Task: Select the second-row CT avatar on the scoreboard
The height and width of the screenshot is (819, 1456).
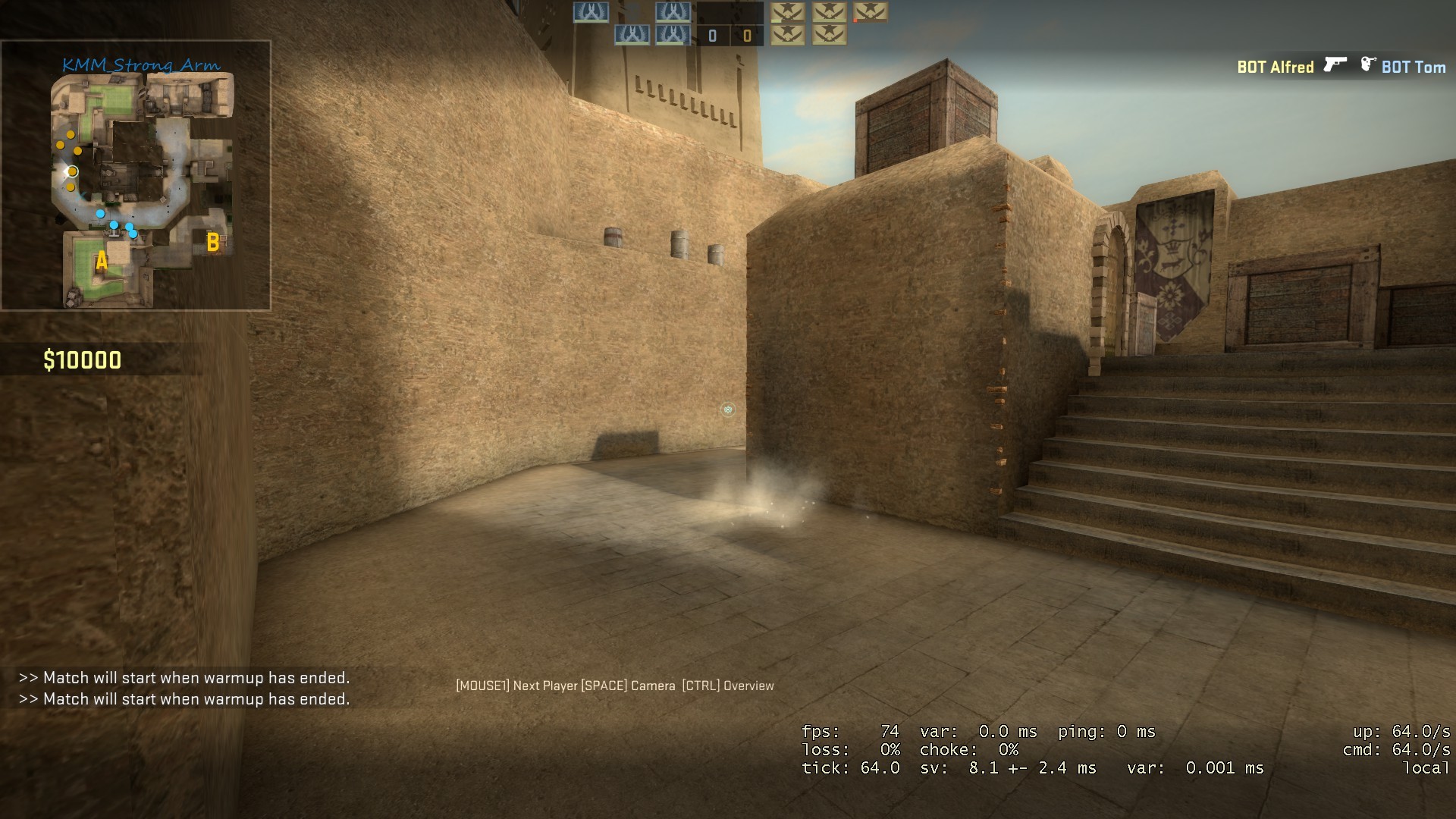Action: tap(632, 34)
